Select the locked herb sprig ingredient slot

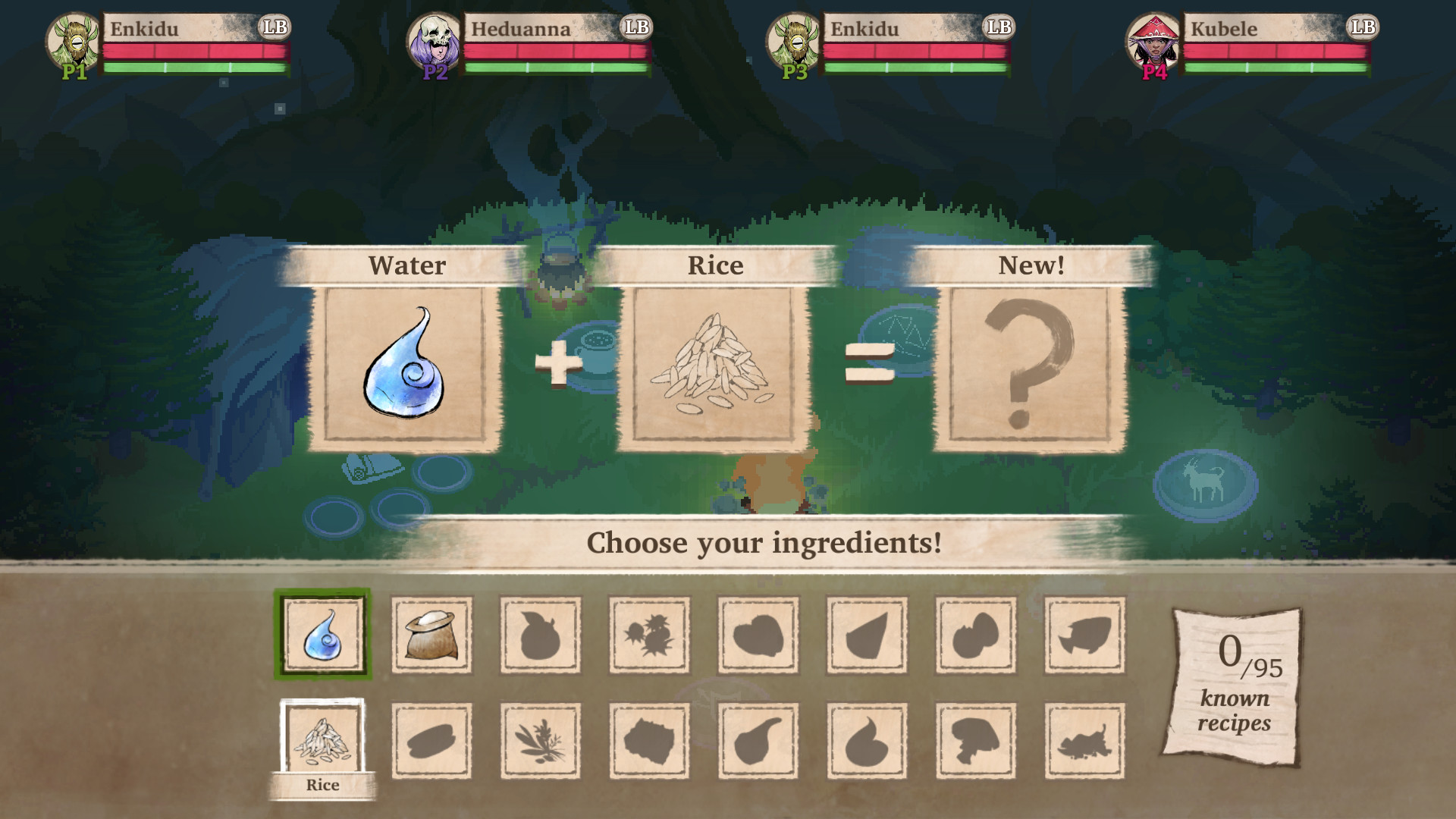coord(540,741)
